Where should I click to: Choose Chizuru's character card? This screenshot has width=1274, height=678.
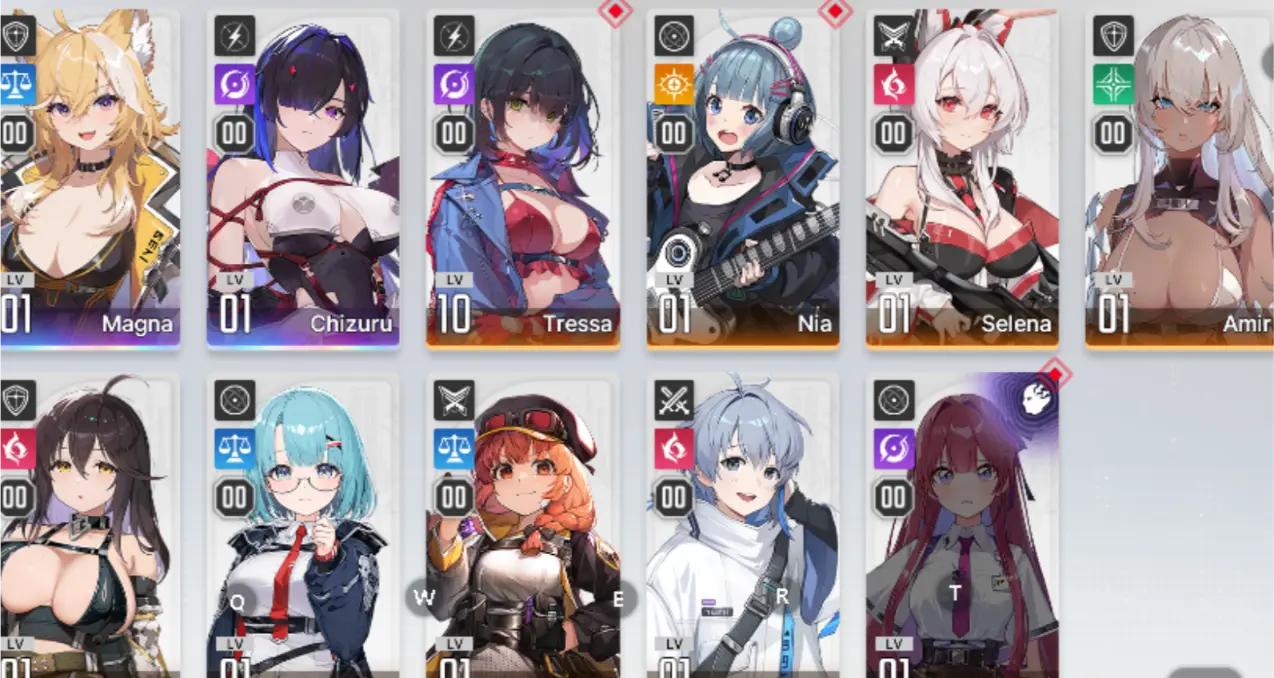point(303,180)
